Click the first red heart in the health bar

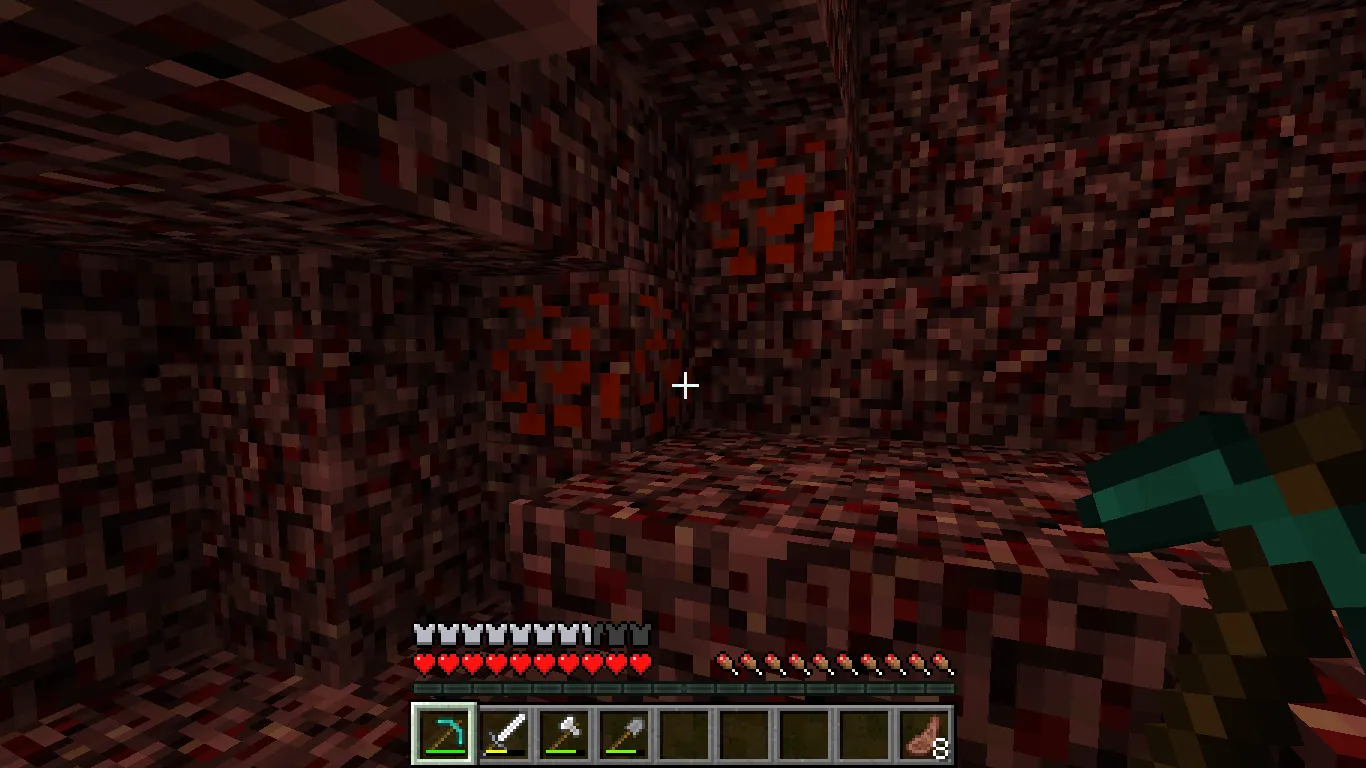(423, 661)
